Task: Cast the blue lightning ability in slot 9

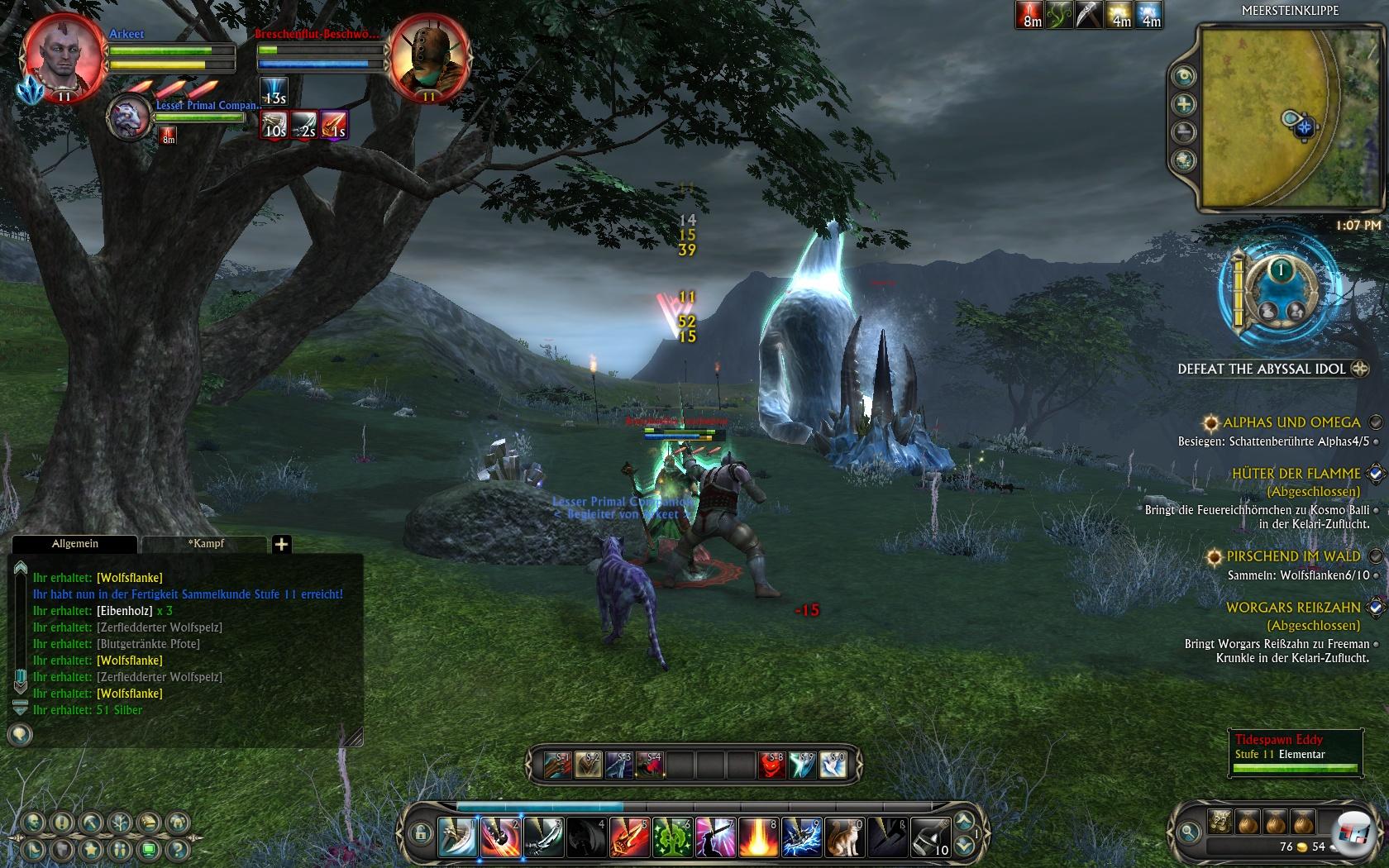Action: tap(801, 837)
